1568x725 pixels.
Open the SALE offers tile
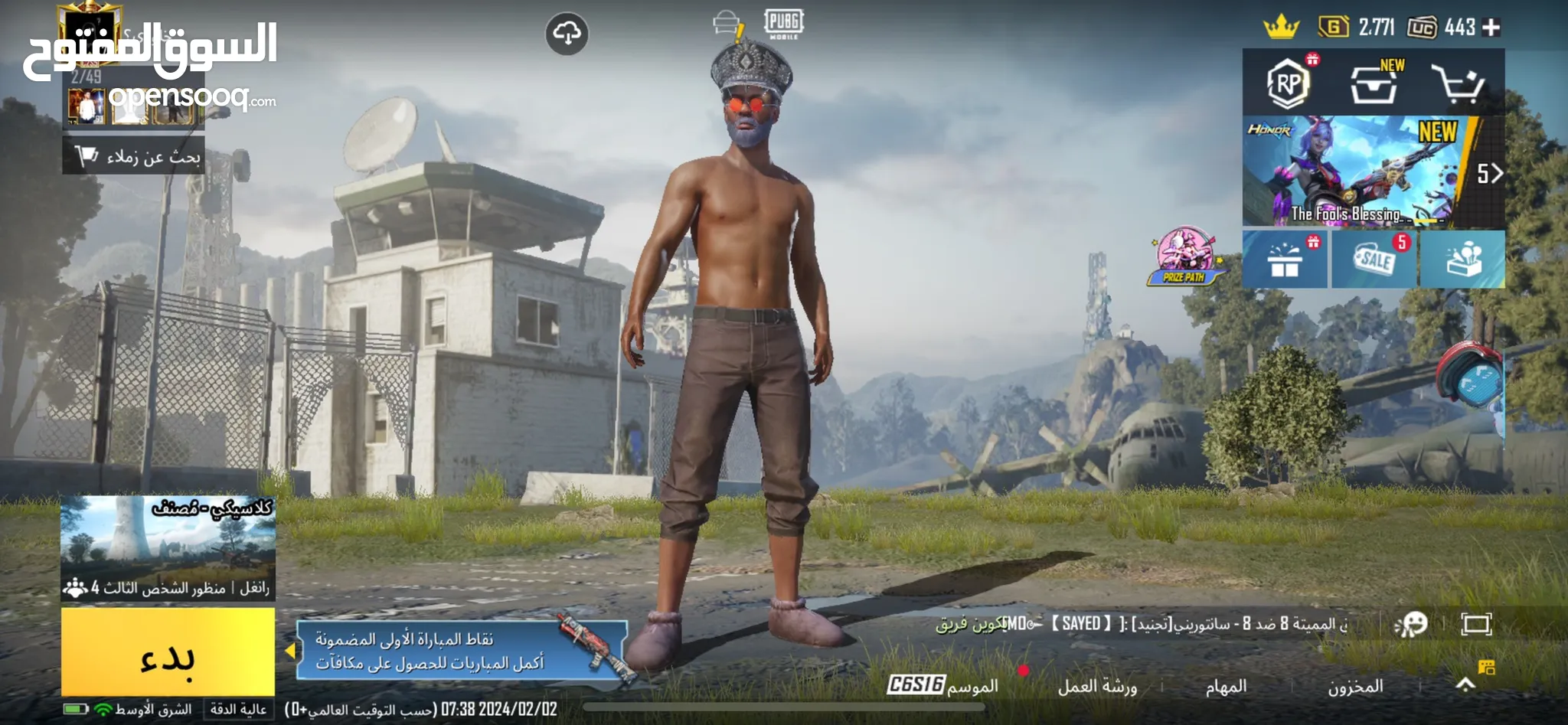coord(1375,260)
